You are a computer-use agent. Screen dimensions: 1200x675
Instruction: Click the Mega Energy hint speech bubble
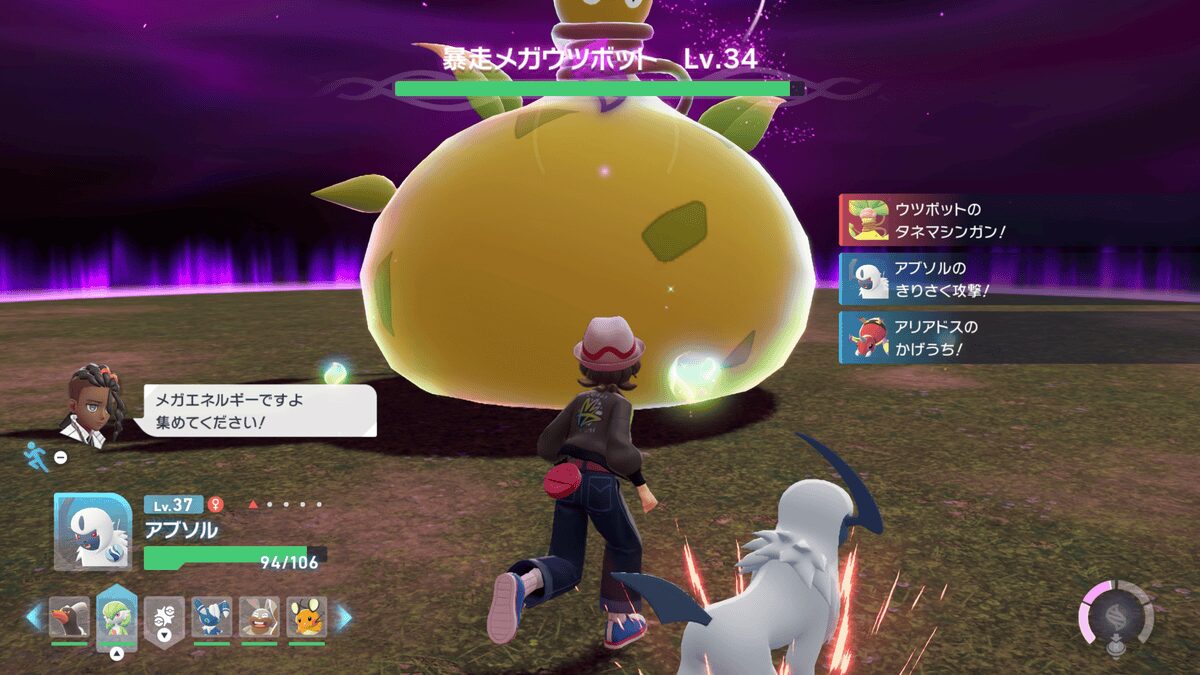coord(260,410)
